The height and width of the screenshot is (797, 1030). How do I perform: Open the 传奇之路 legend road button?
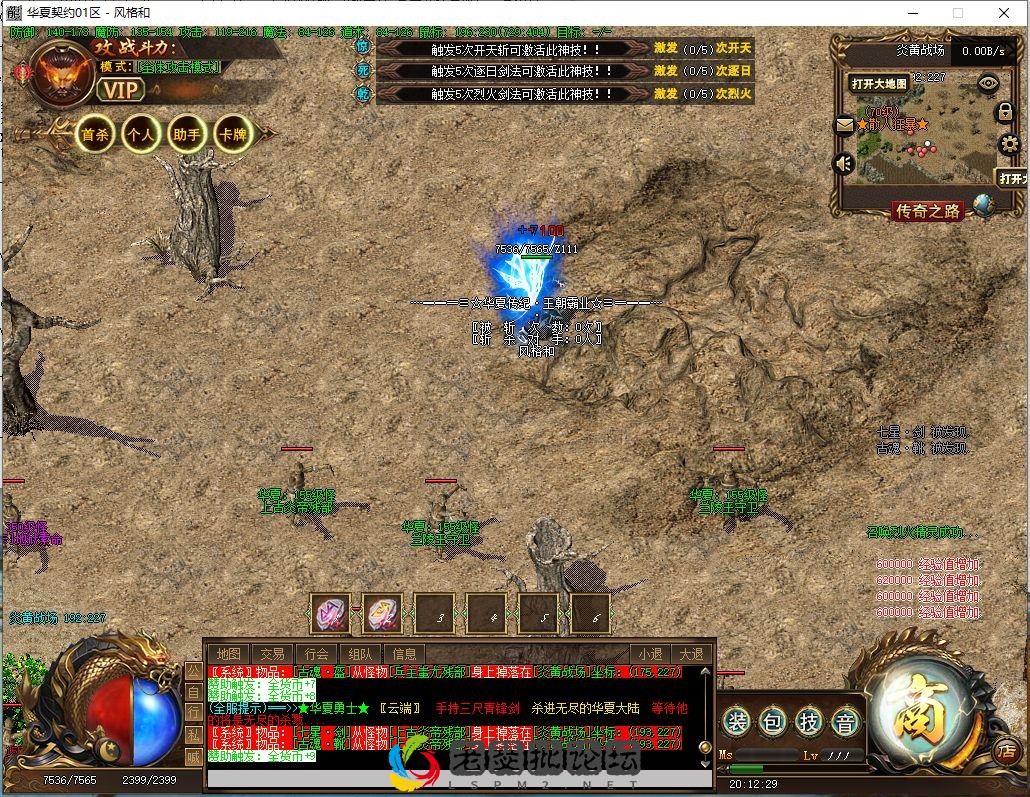click(x=927, y=210)
